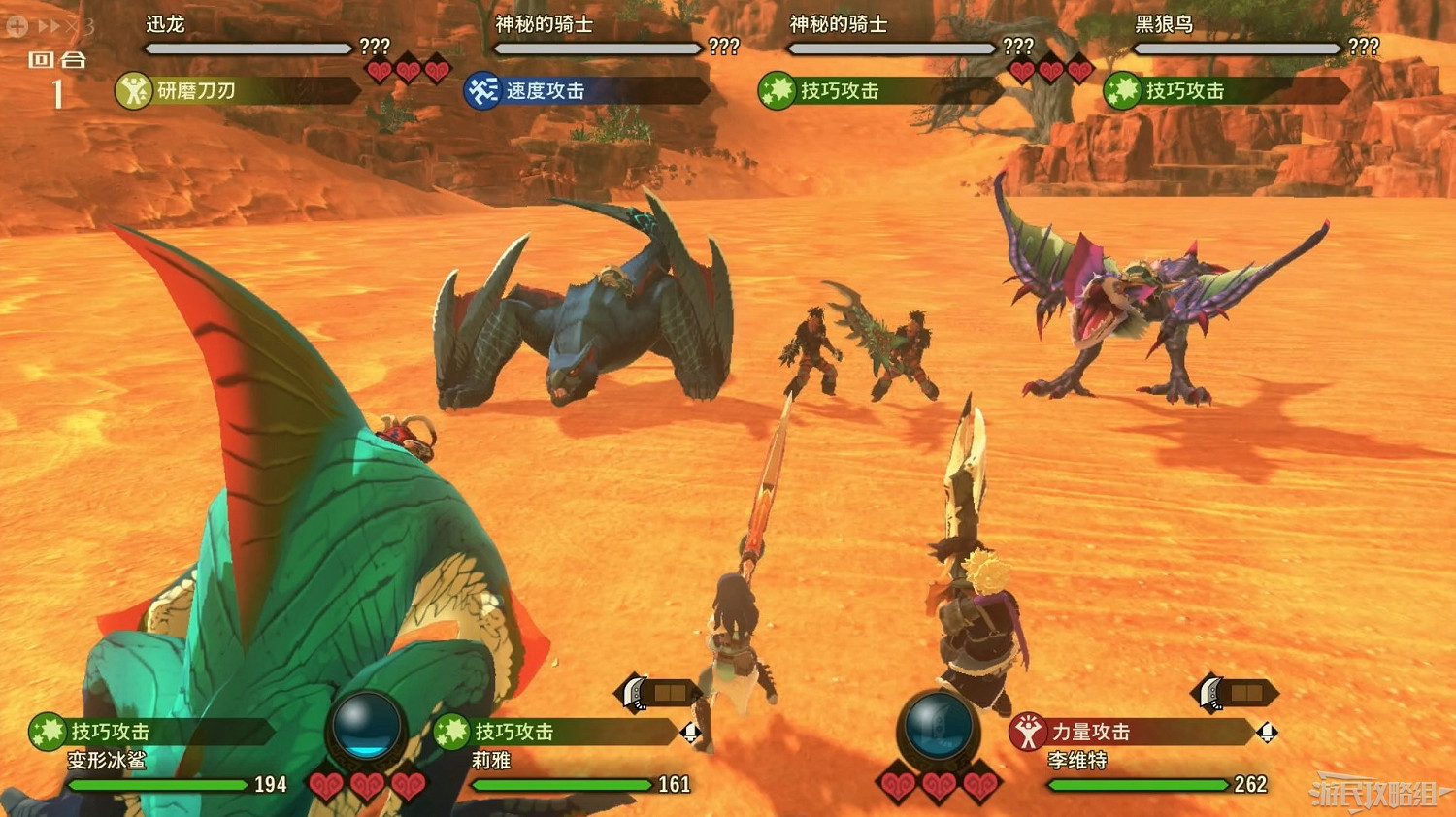
Task: Select 李维特's red 力量攻击 power icon
Action: pos(1030,731)
